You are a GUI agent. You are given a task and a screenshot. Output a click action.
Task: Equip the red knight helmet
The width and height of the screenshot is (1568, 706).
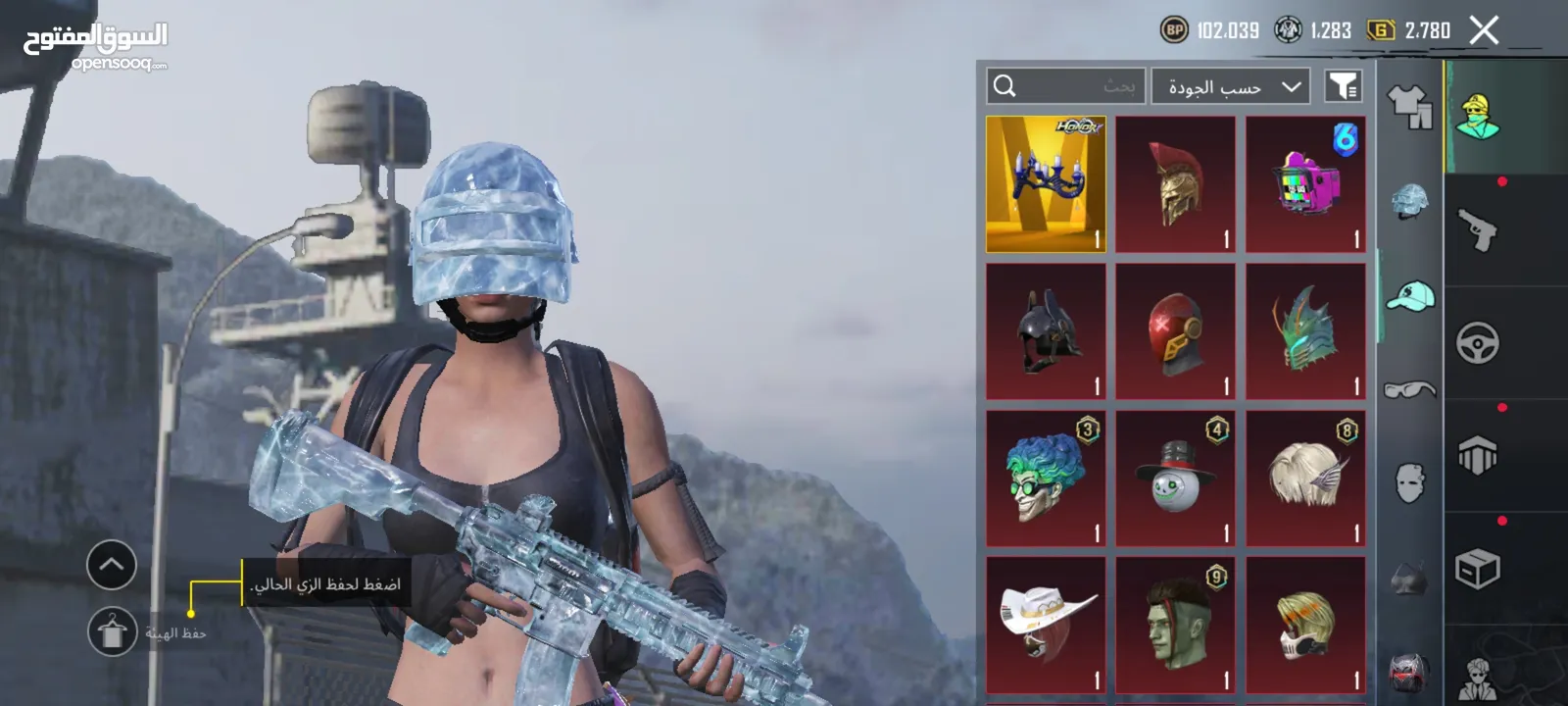[x=1175, y=331]
